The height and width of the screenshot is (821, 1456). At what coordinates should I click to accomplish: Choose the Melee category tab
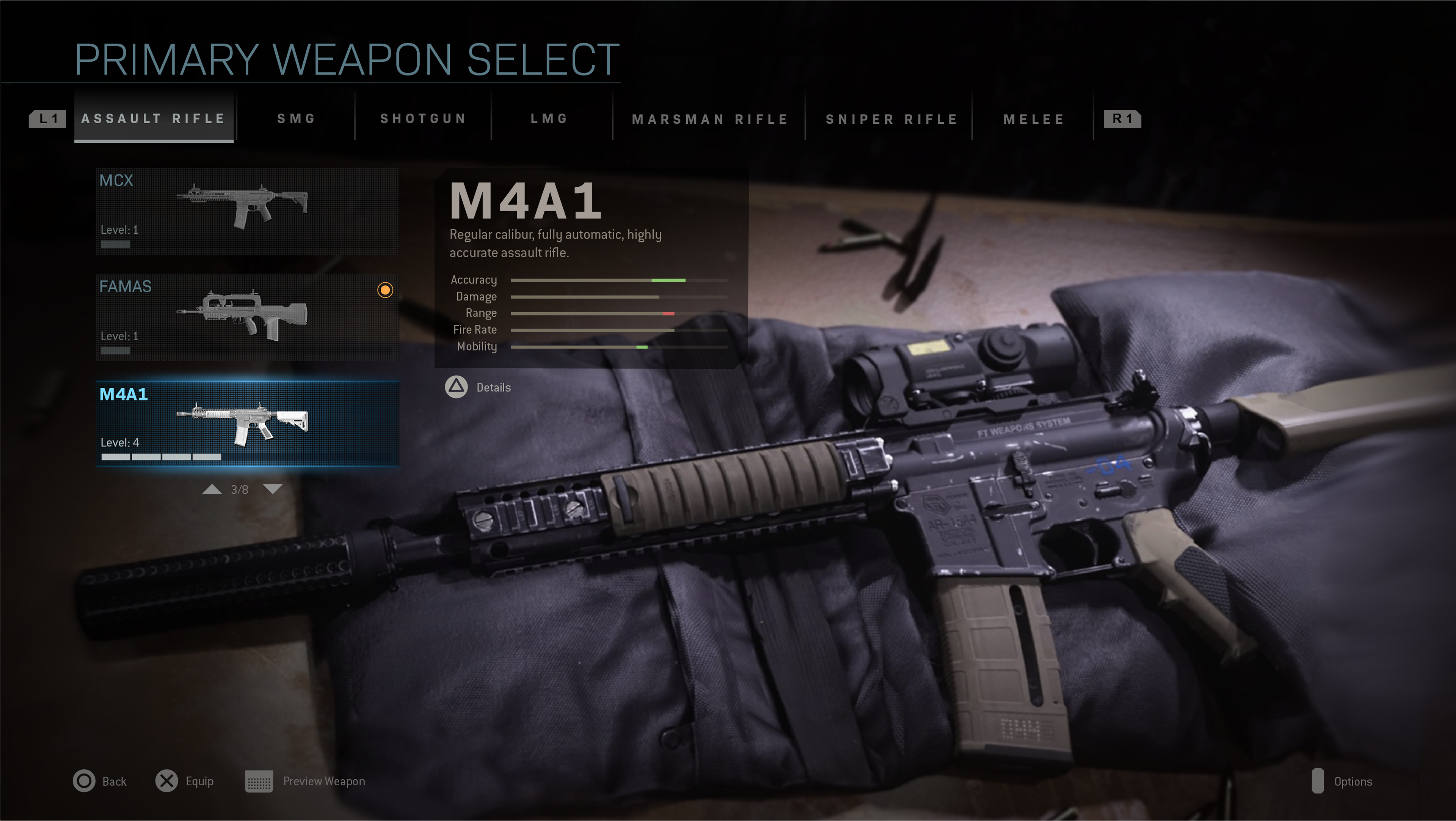[x=1034, y=119]
